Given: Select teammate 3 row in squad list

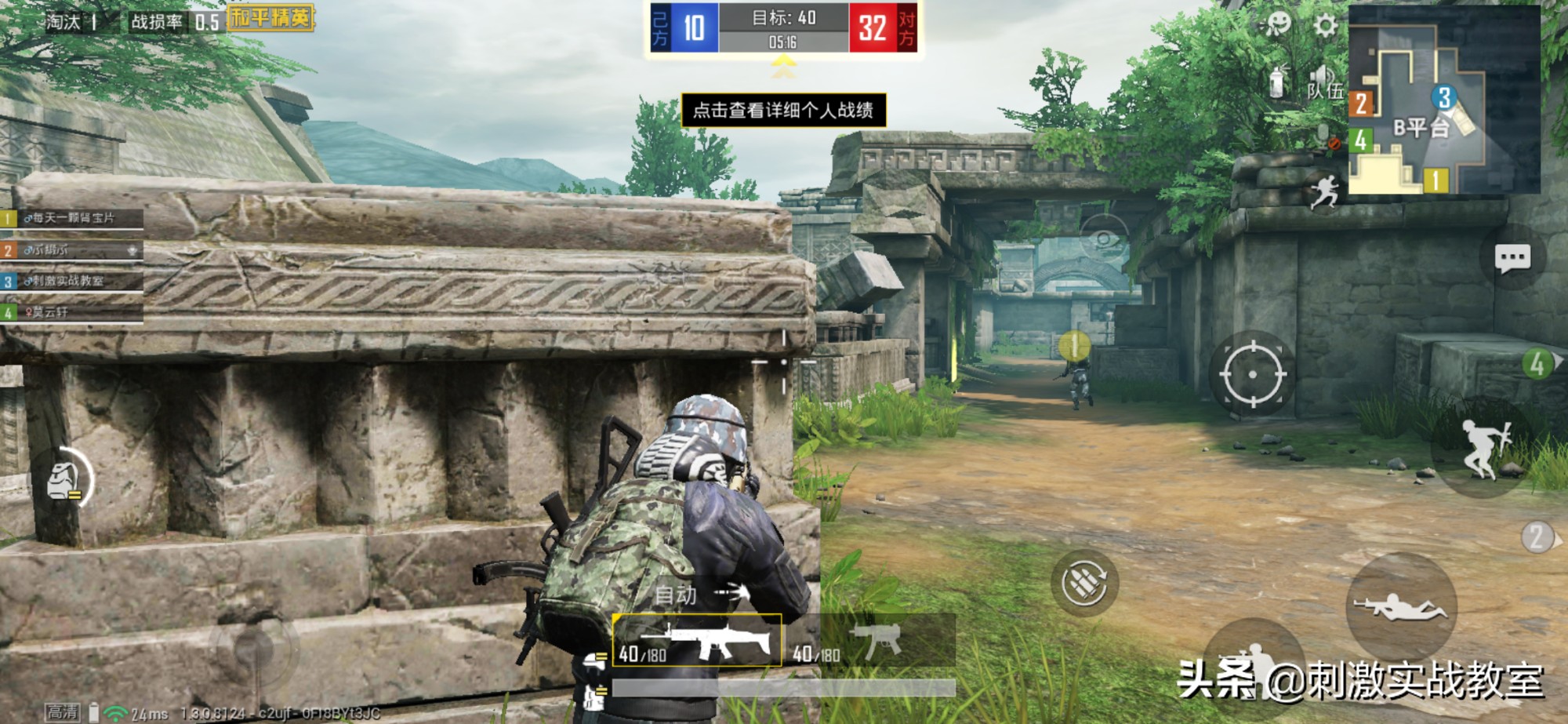Looking at the screenshot, I should point(72,281).
